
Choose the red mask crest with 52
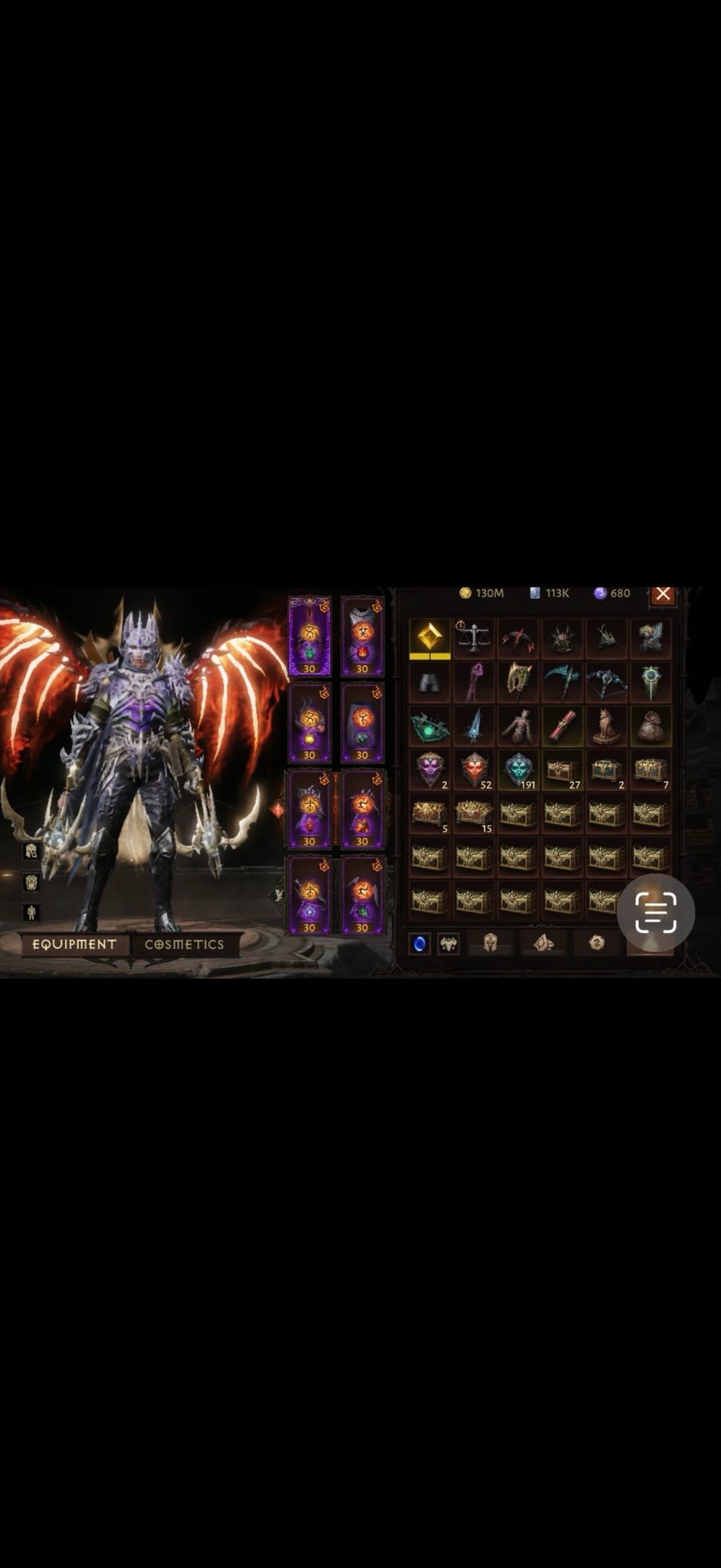(474, 770)
